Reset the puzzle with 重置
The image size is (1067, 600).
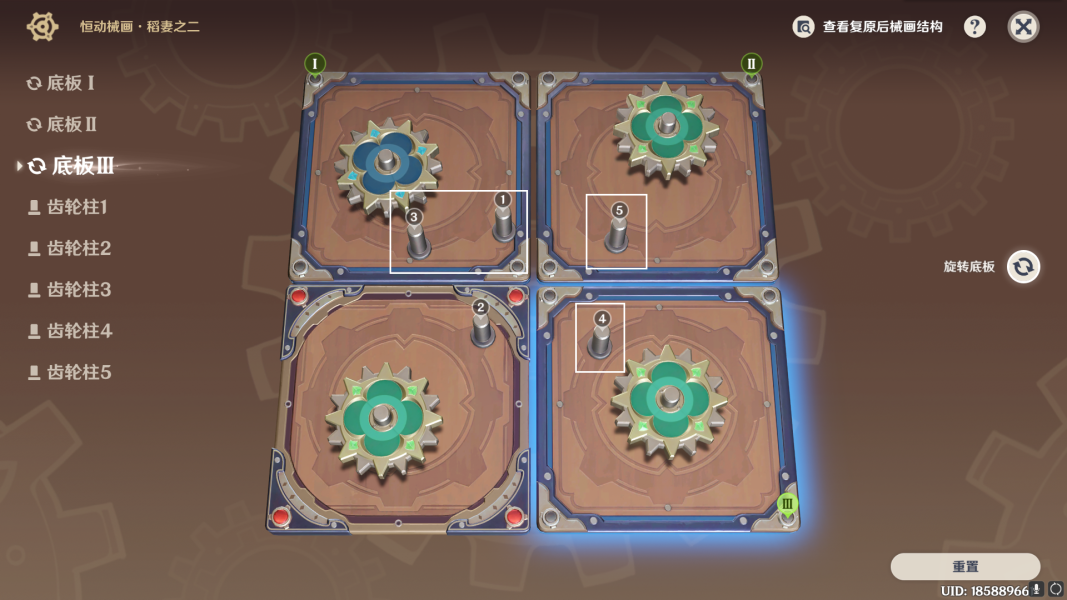click(965, 566)
